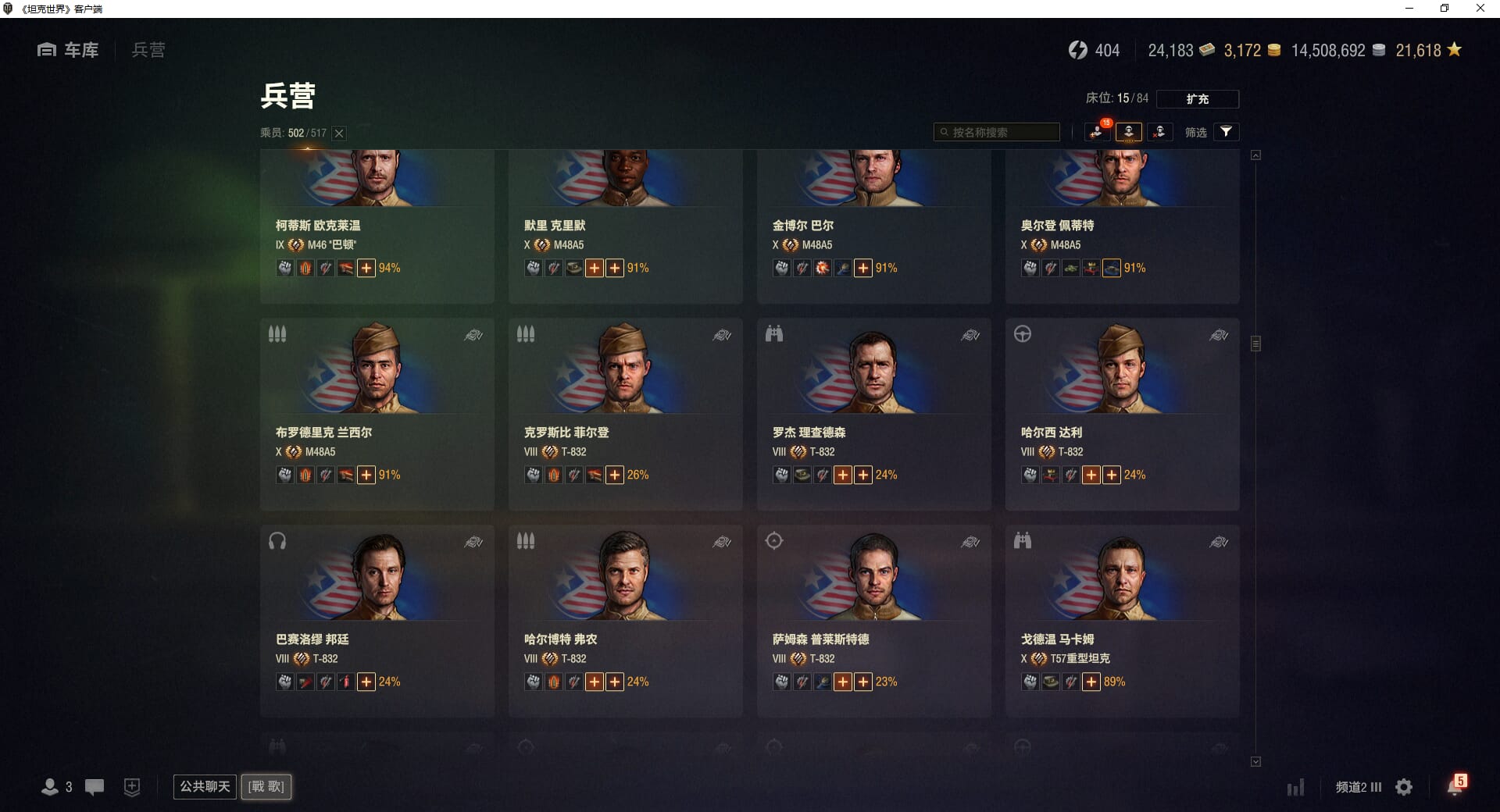Open the recruits tab with badge 15
The image size is (1500, 812).
(1098, 132)
